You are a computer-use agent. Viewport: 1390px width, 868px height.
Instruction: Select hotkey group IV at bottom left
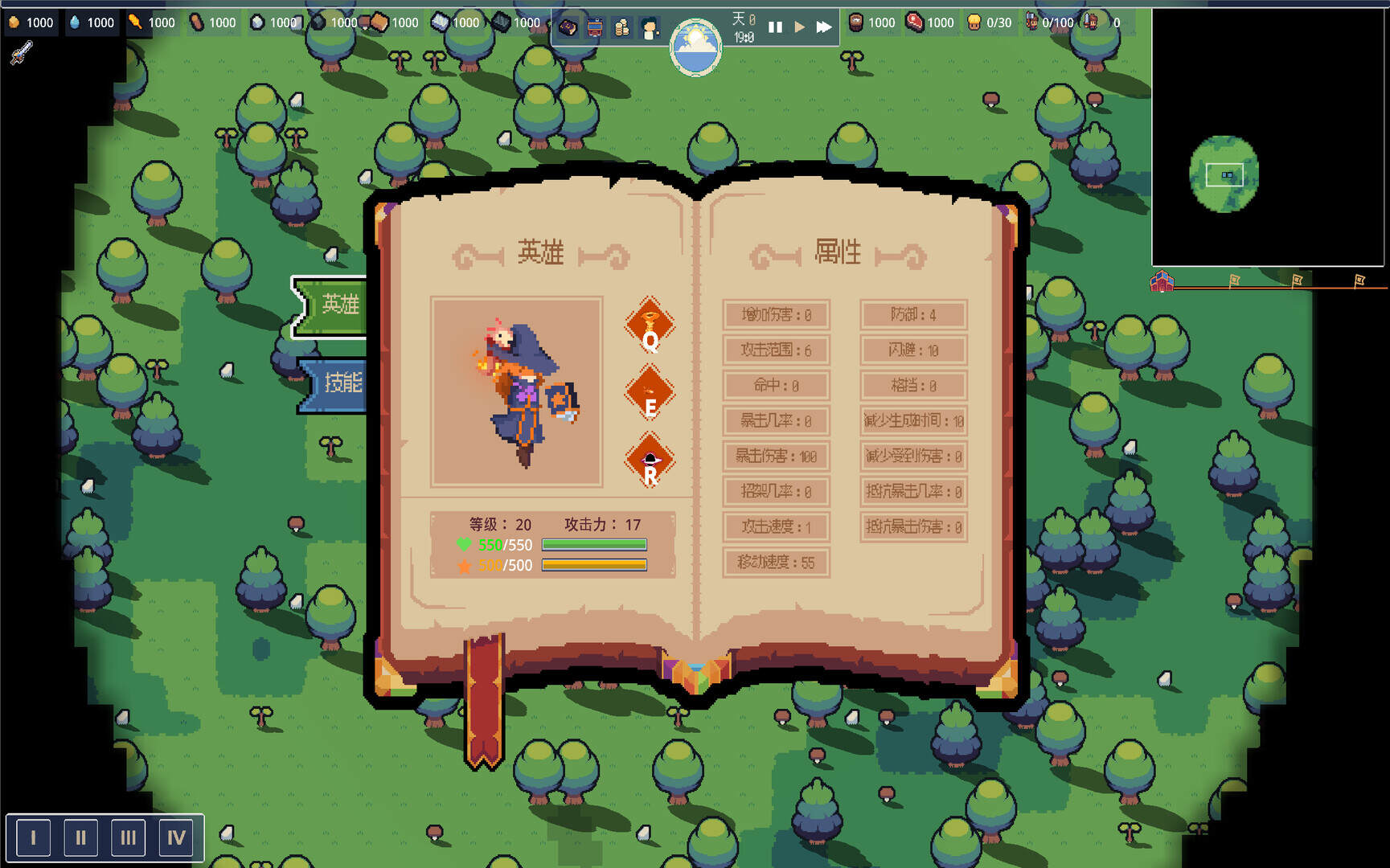pos(176,837)
